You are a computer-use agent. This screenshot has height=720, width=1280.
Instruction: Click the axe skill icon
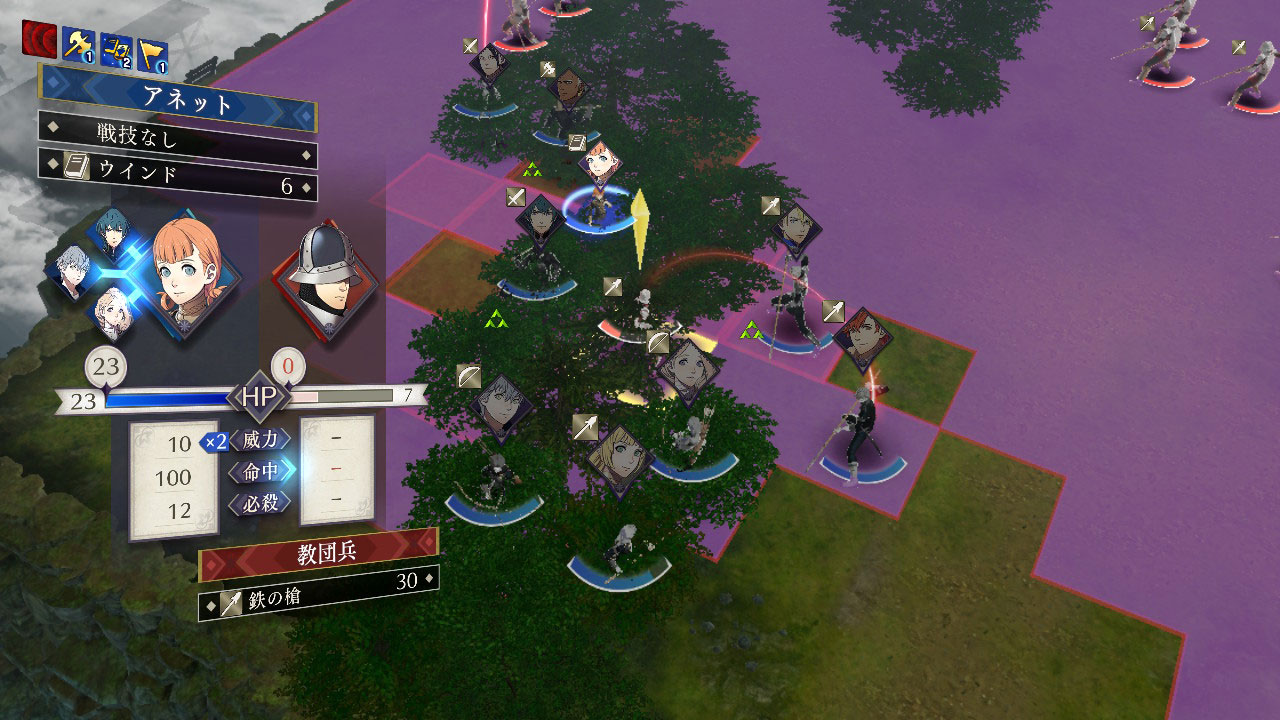[x=79, y=44]
